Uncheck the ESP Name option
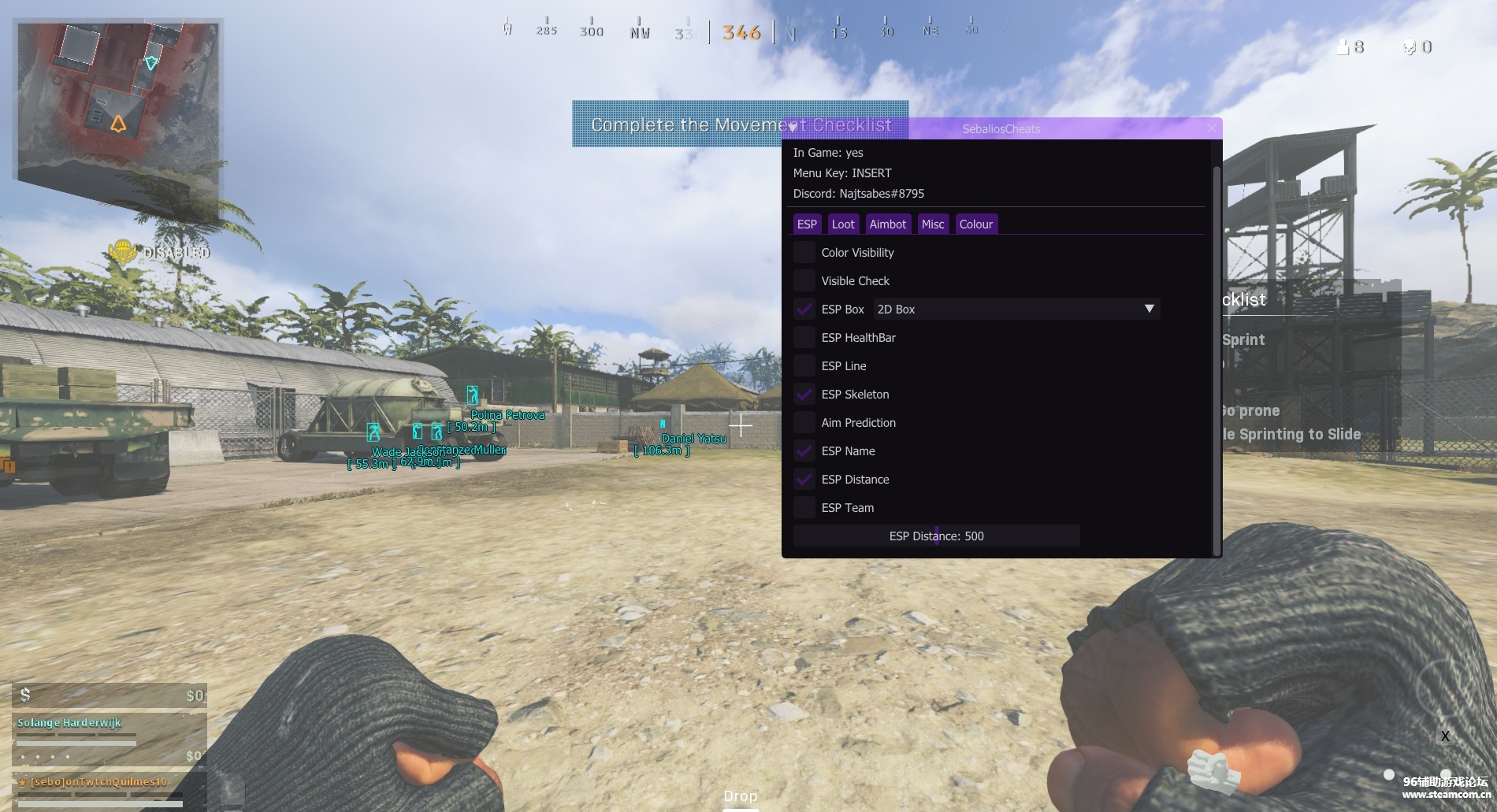 pyautogui.click(x=804, y=451)
